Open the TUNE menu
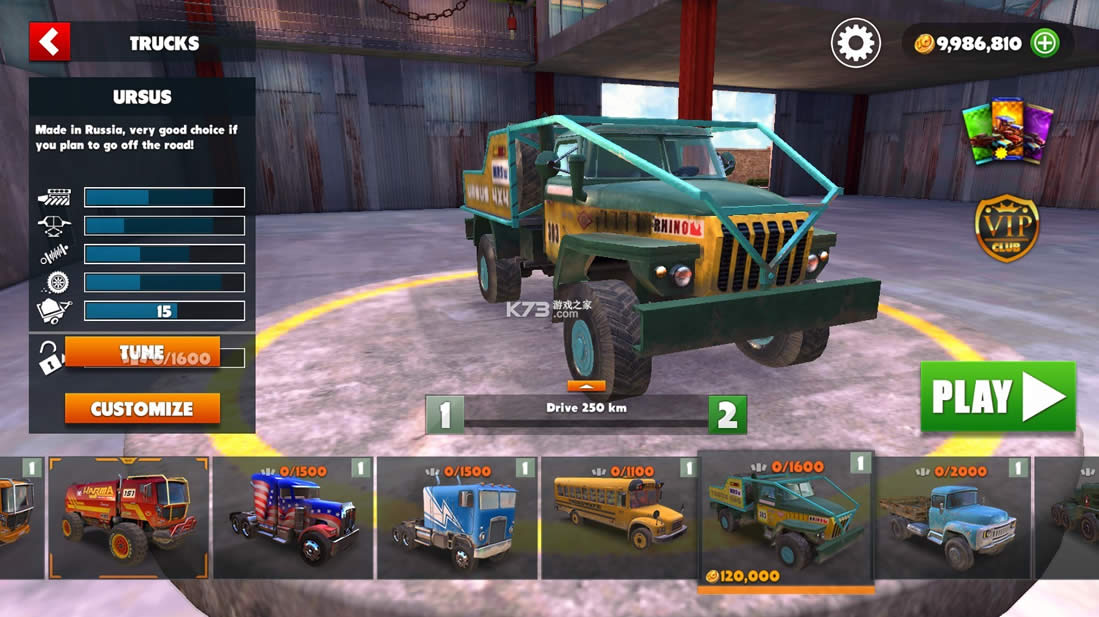This screenshot has height=617, width=1099. (142, 352)
